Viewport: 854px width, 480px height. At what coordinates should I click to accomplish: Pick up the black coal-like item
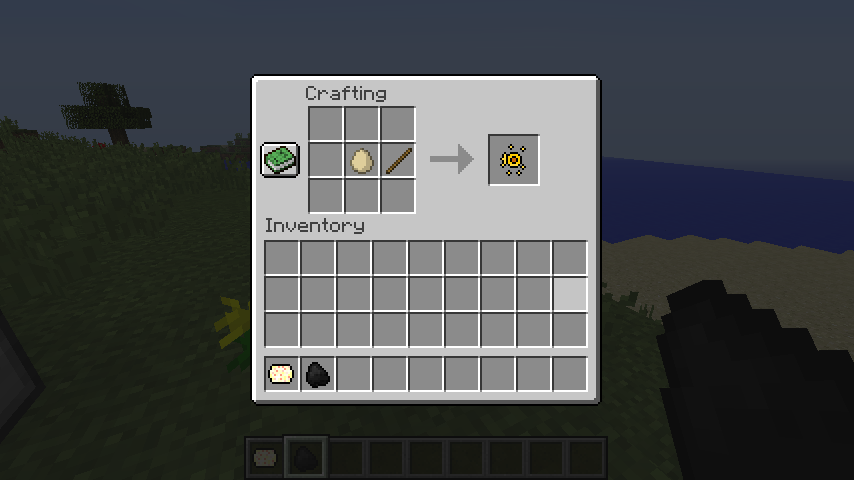pos(318,374)
